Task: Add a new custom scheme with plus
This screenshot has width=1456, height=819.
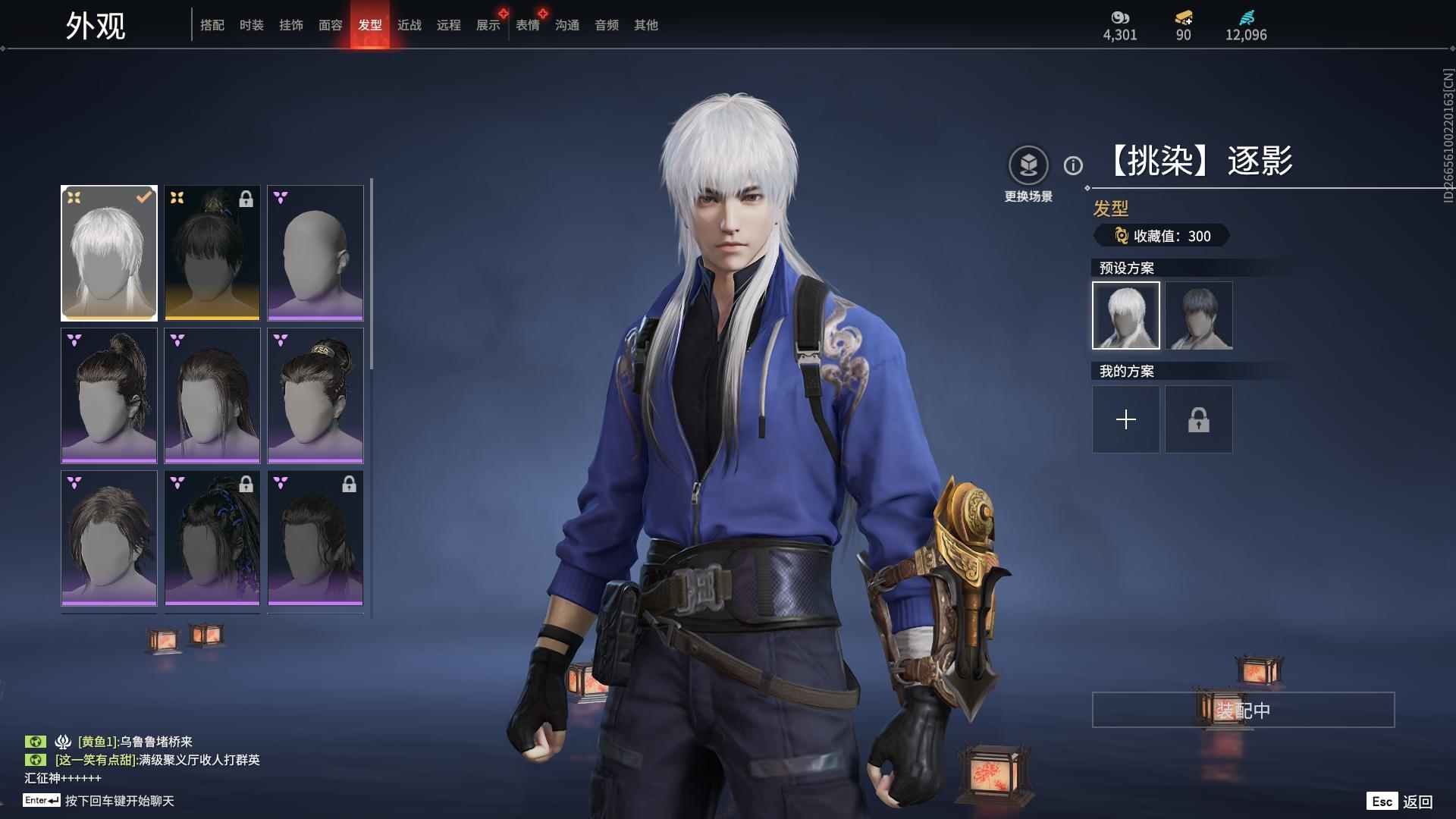Action: click(x=1126, y=419)
